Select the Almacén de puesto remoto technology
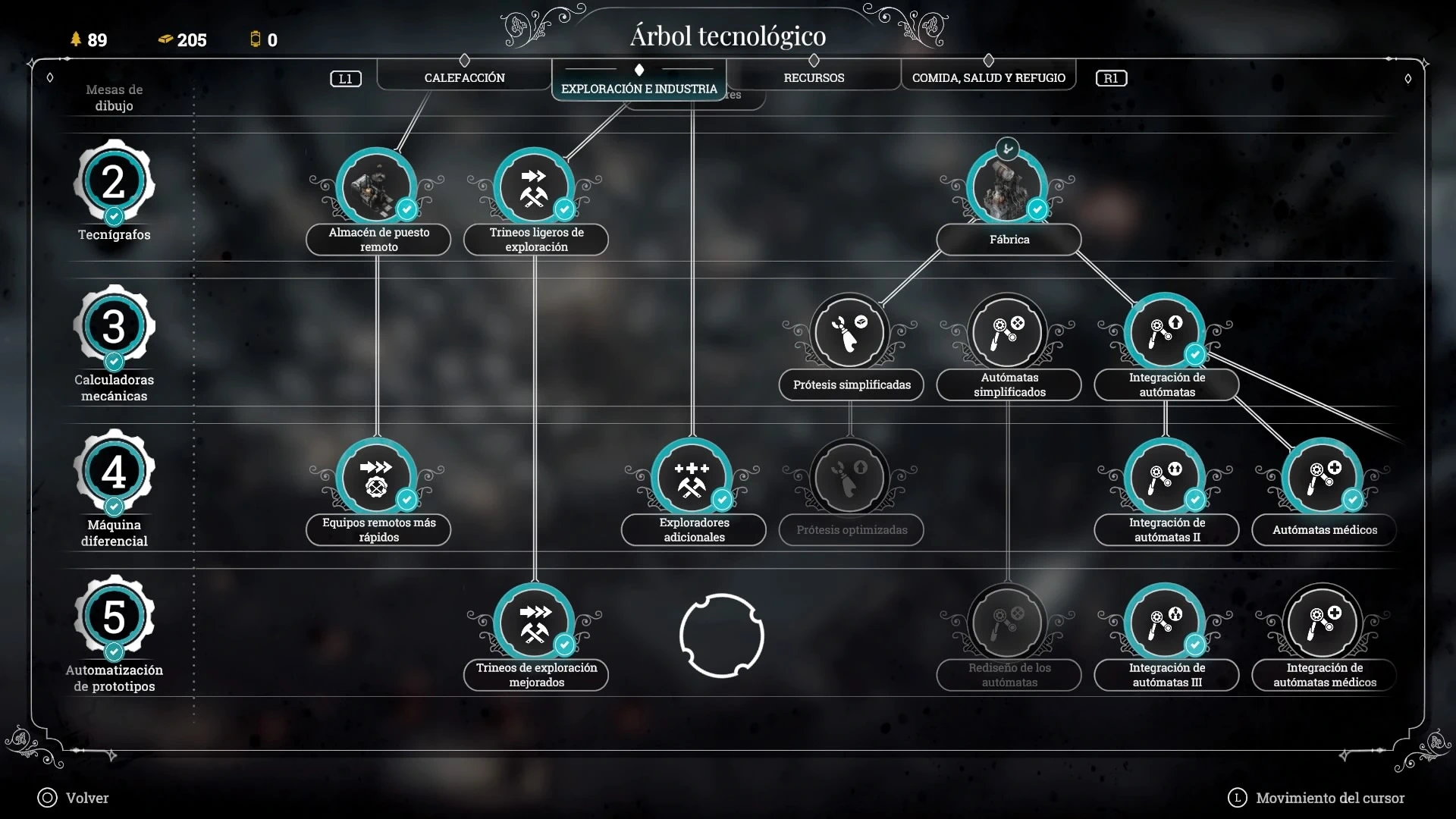Screen dimensions: 1456x819 click(x=376, y=187)
